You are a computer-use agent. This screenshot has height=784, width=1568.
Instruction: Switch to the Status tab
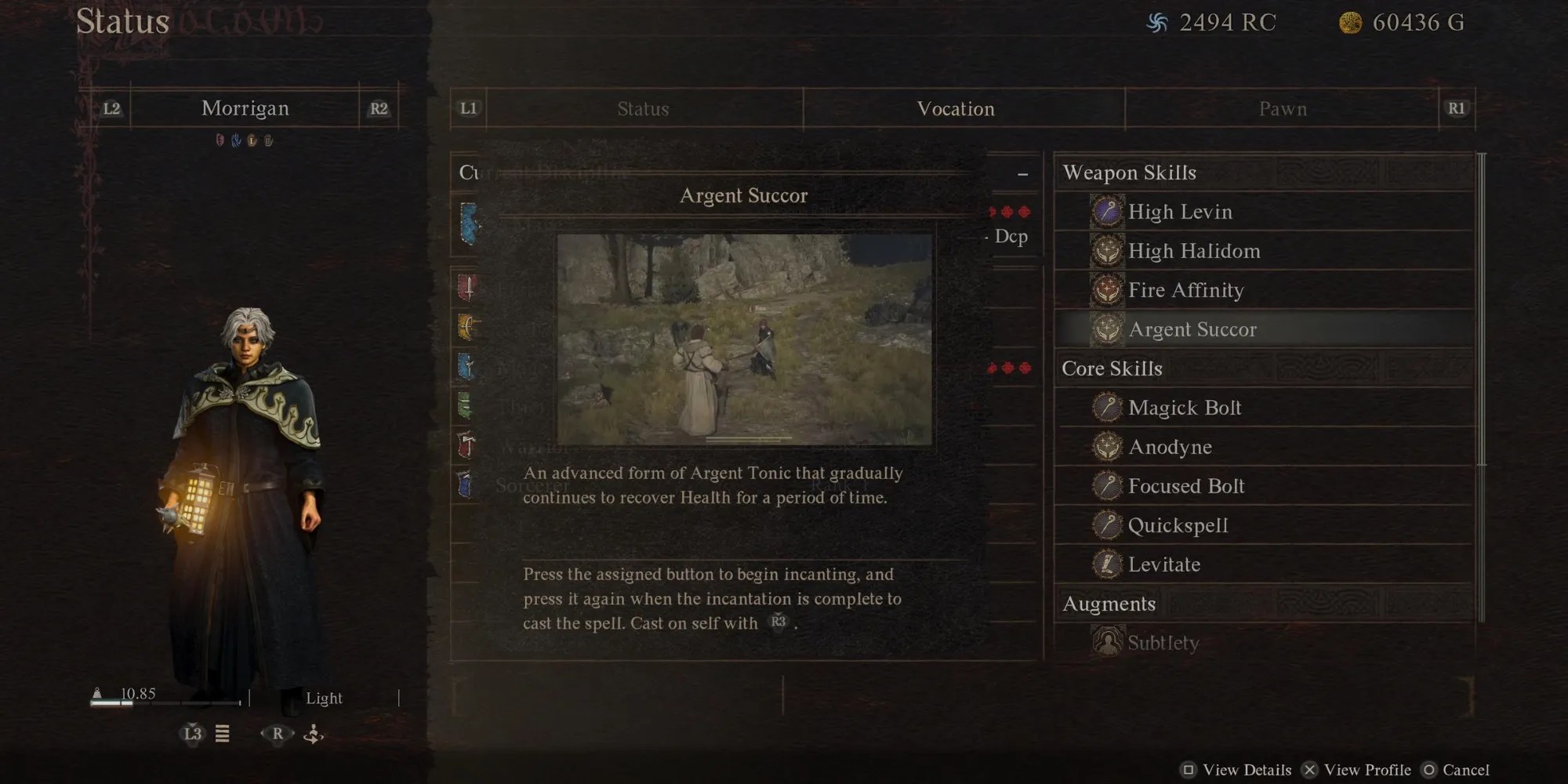[x=643, y=109]
